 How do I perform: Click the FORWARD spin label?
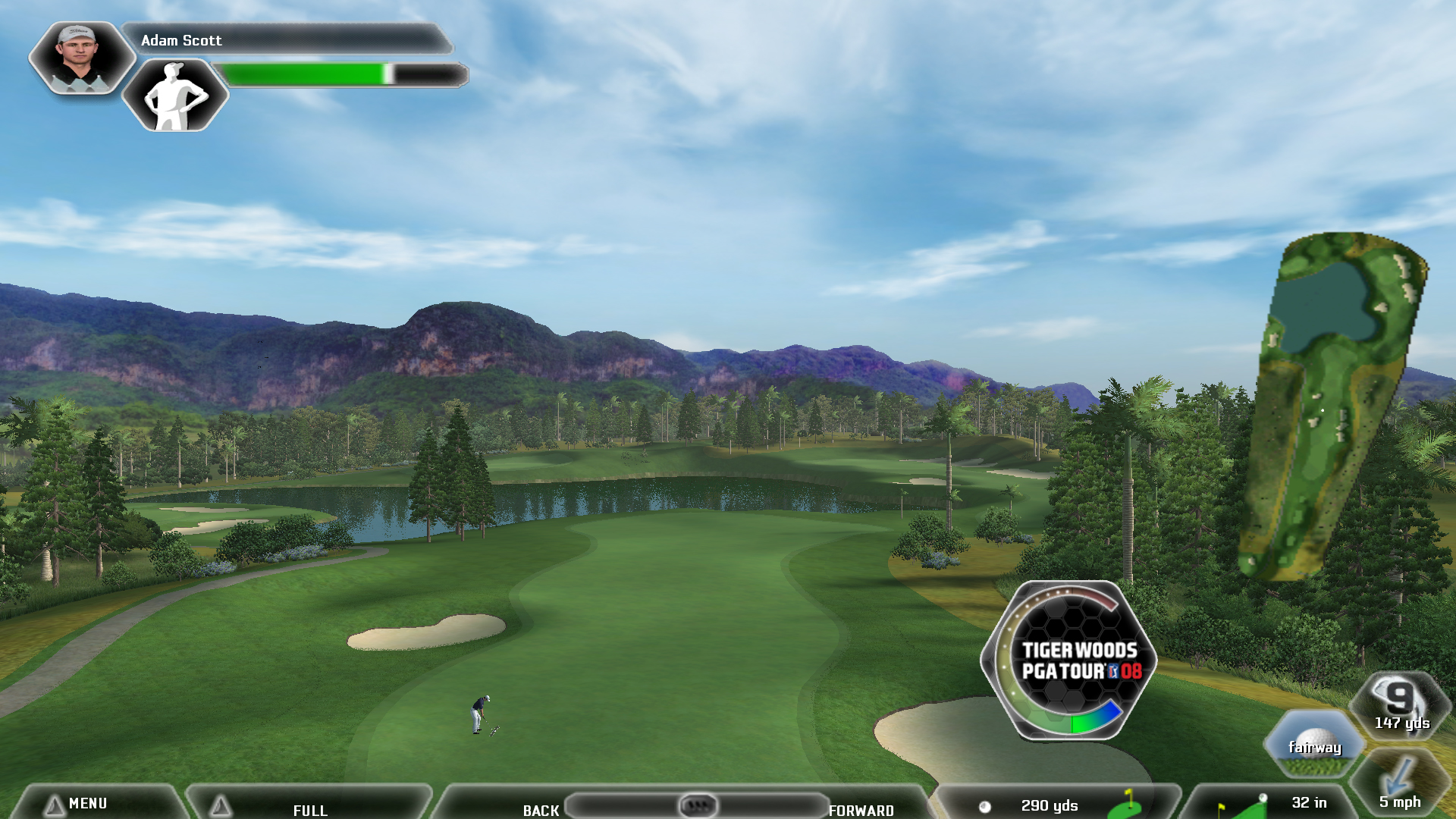861,810
